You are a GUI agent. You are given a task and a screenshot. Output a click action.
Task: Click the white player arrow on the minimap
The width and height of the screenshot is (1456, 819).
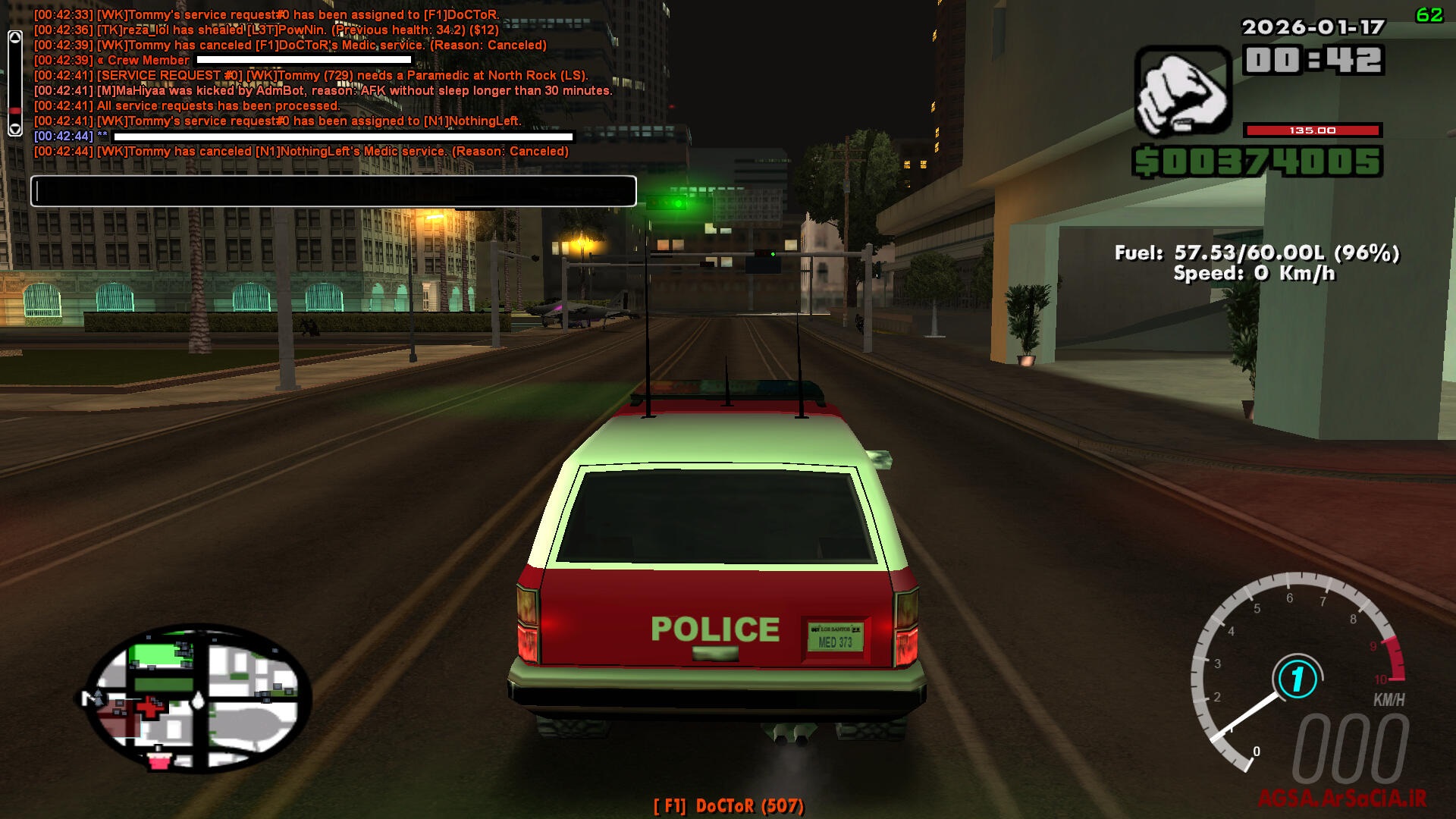click(199, 700)
